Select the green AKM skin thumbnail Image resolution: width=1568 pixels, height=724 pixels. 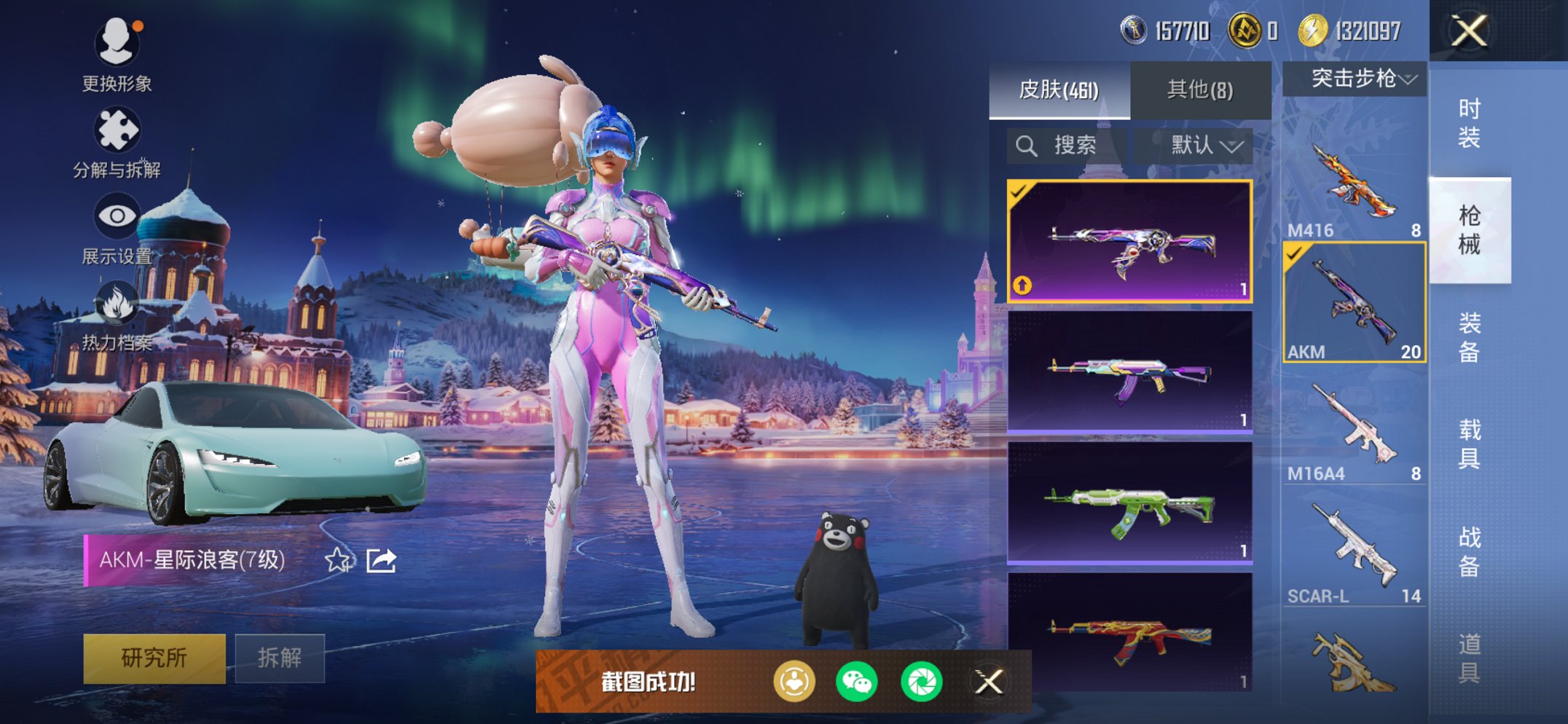click(1129, 503)
